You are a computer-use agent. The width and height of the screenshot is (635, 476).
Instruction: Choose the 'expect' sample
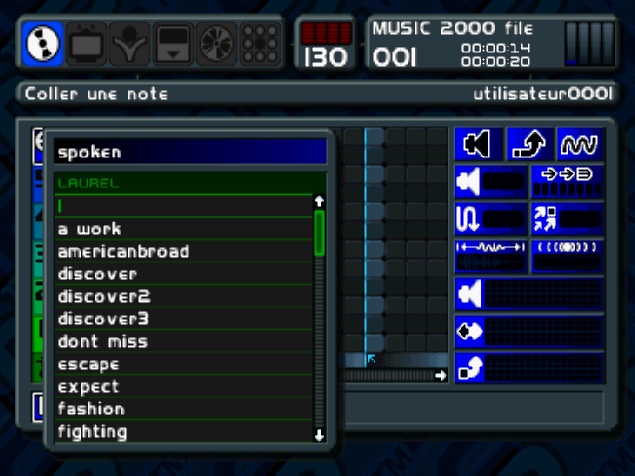[x=88, y=386]
